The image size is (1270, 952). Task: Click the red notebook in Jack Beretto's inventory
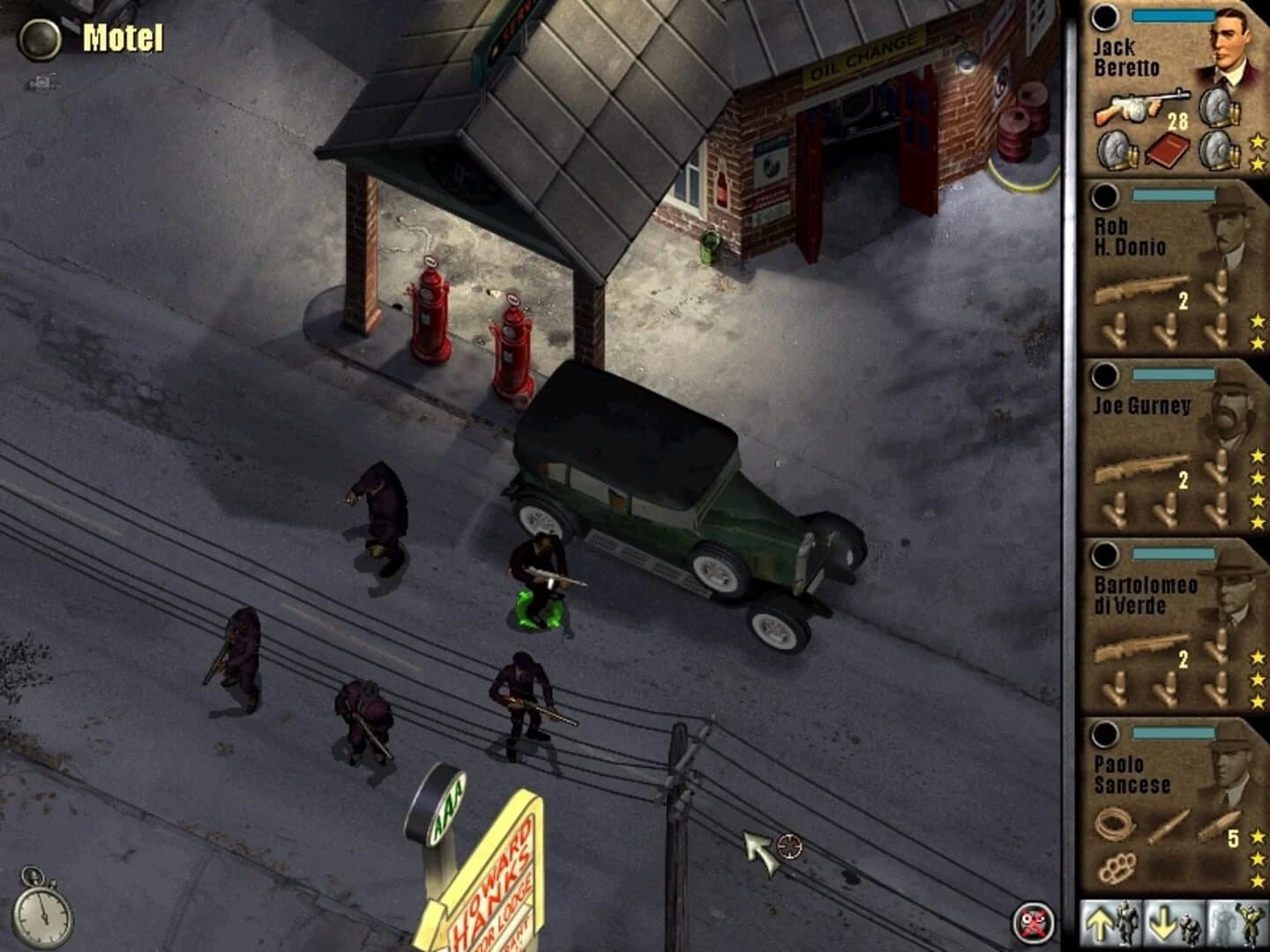tap(1167, 151)
